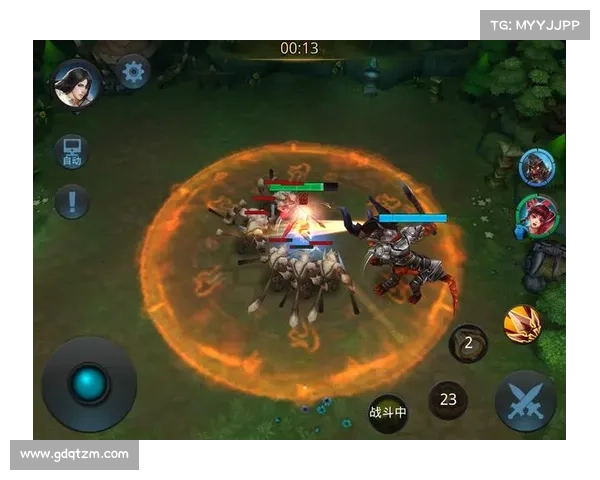Click the blue virtual joystick knob
This screenshot has width=600, height=480.
[x=88, y=383]
